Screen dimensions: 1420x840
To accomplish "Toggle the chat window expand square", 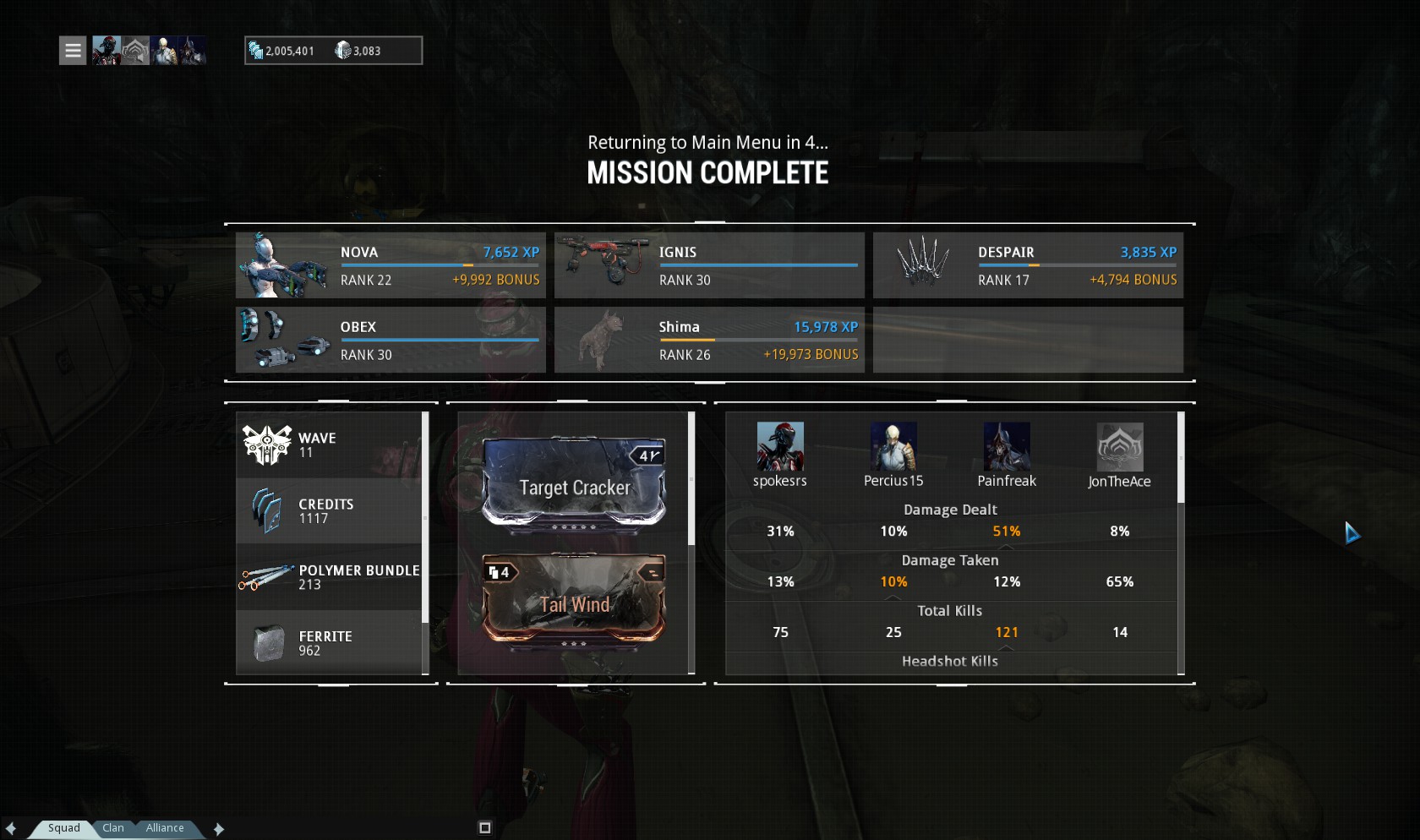I will 484,828.
